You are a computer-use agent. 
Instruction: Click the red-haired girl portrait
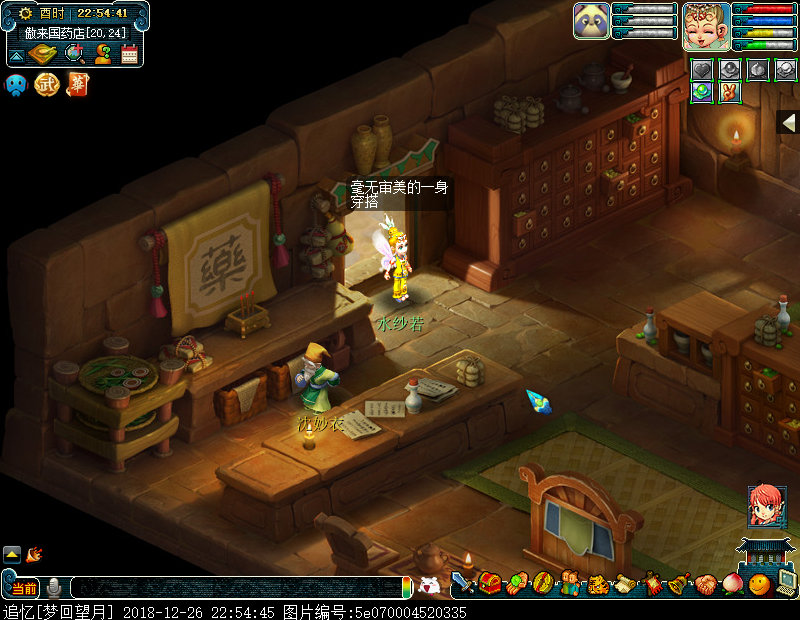pos(767,507)
